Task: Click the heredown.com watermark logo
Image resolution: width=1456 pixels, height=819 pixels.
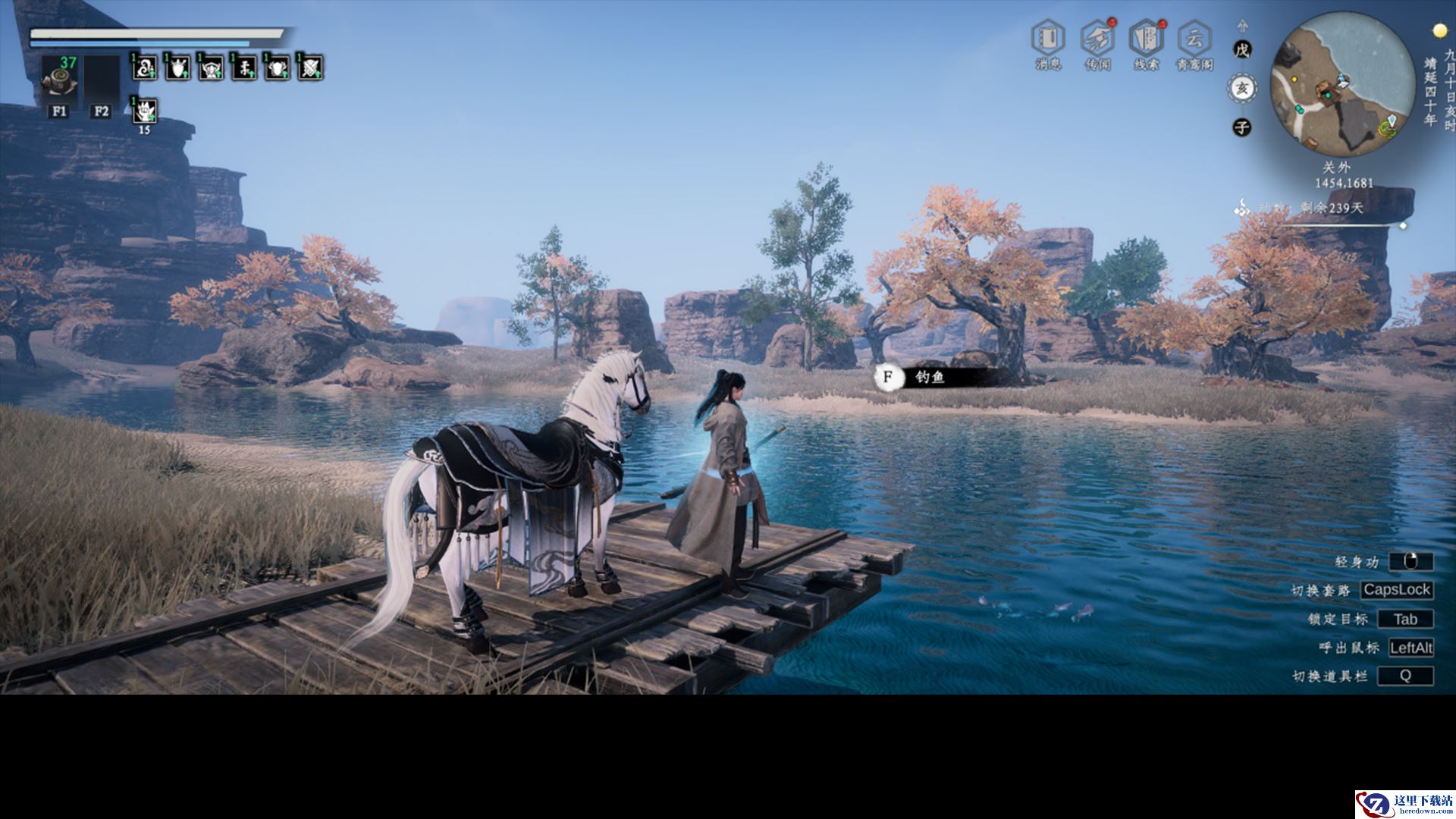Action: (1404, 804)
